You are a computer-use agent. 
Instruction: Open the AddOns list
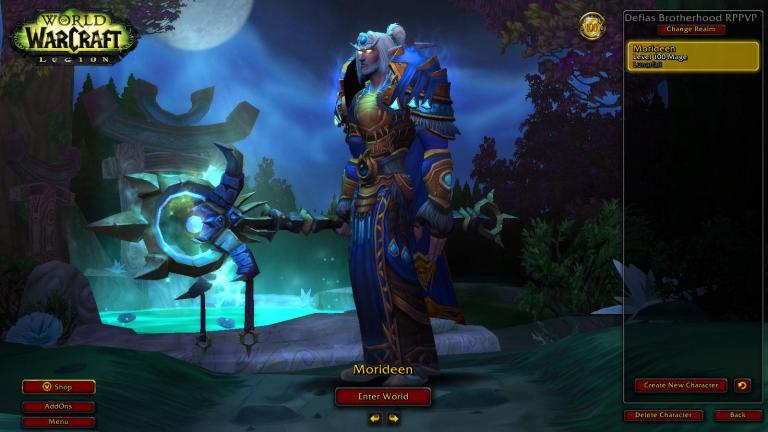coord(59,407)
